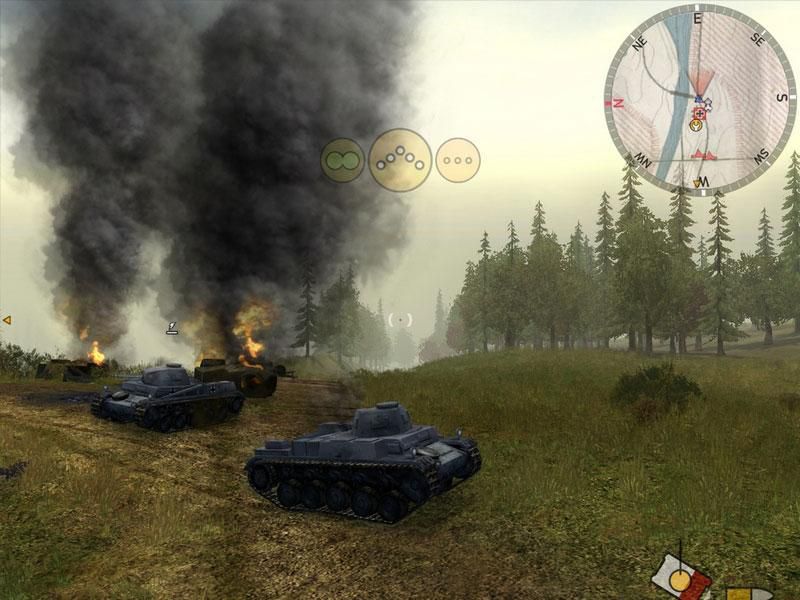Image resolution: width=800 pixels, height=600 pixels.
Task: Click the tank damage status icon
Action: (680, 578)
